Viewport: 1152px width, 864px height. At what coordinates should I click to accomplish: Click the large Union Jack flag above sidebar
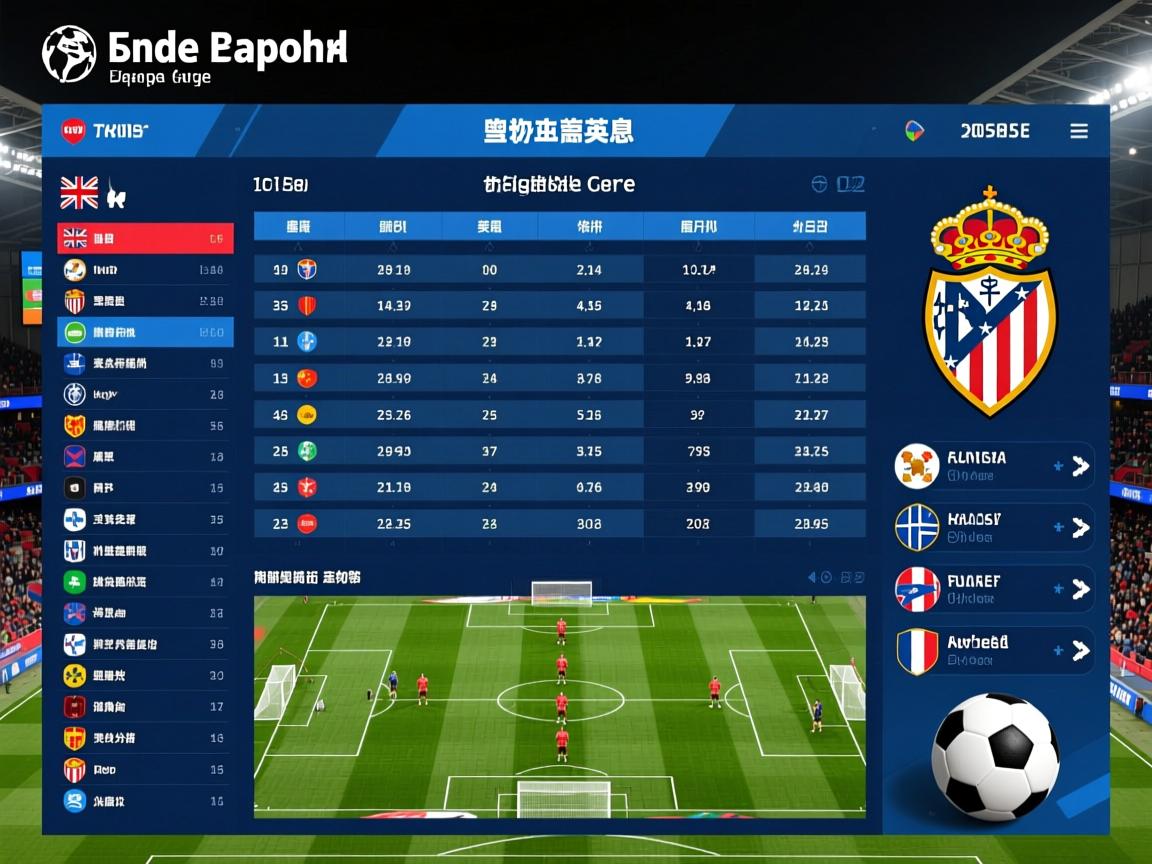coord(79,192)
